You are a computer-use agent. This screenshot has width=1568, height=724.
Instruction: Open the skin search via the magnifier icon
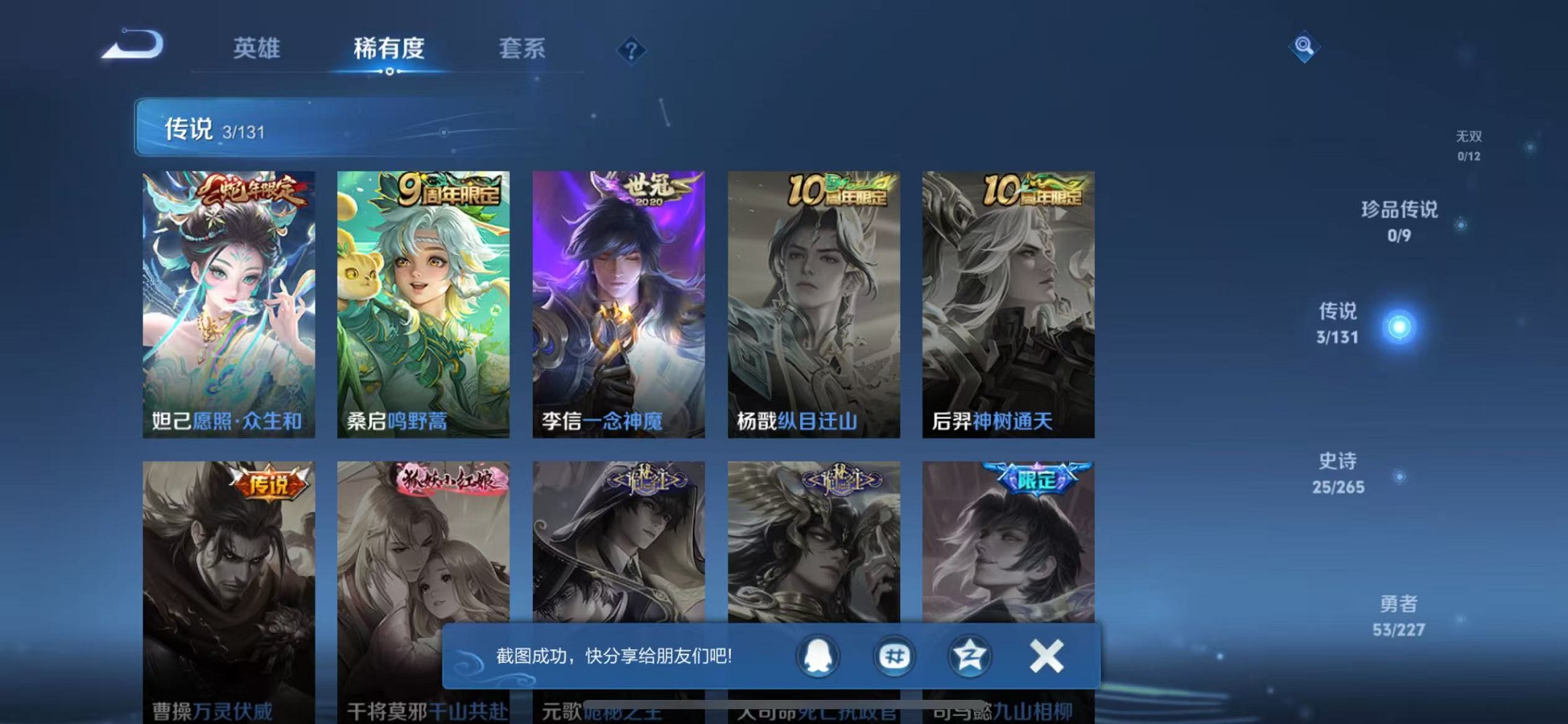pos(1304,47)
